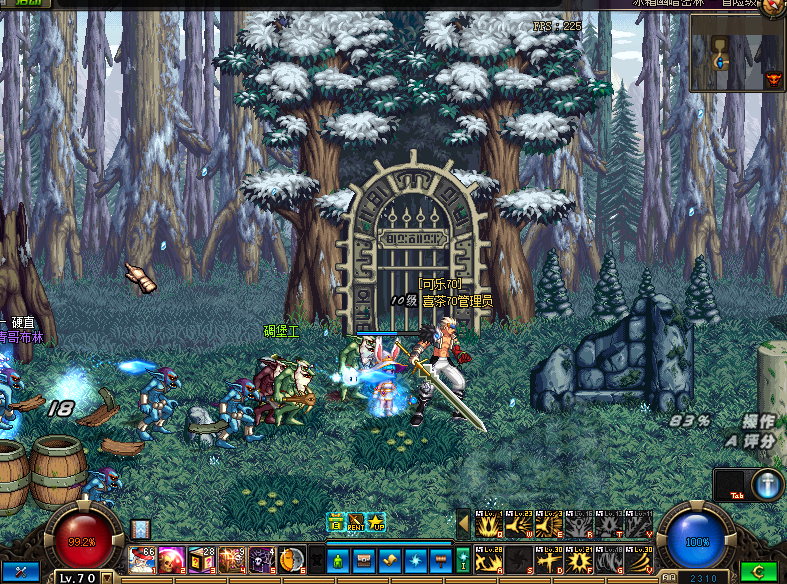
Task: Click the star UP buff icon
Action: click(376, 522)
